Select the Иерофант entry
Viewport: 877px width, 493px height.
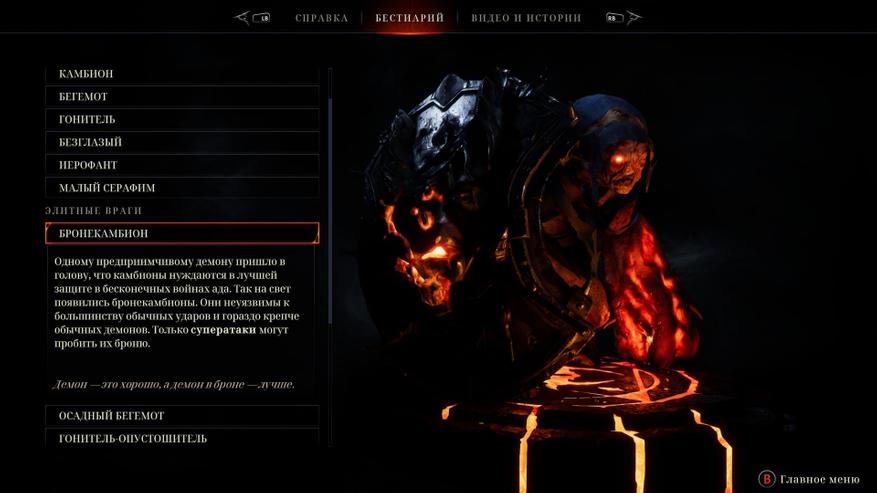[182, 165]
